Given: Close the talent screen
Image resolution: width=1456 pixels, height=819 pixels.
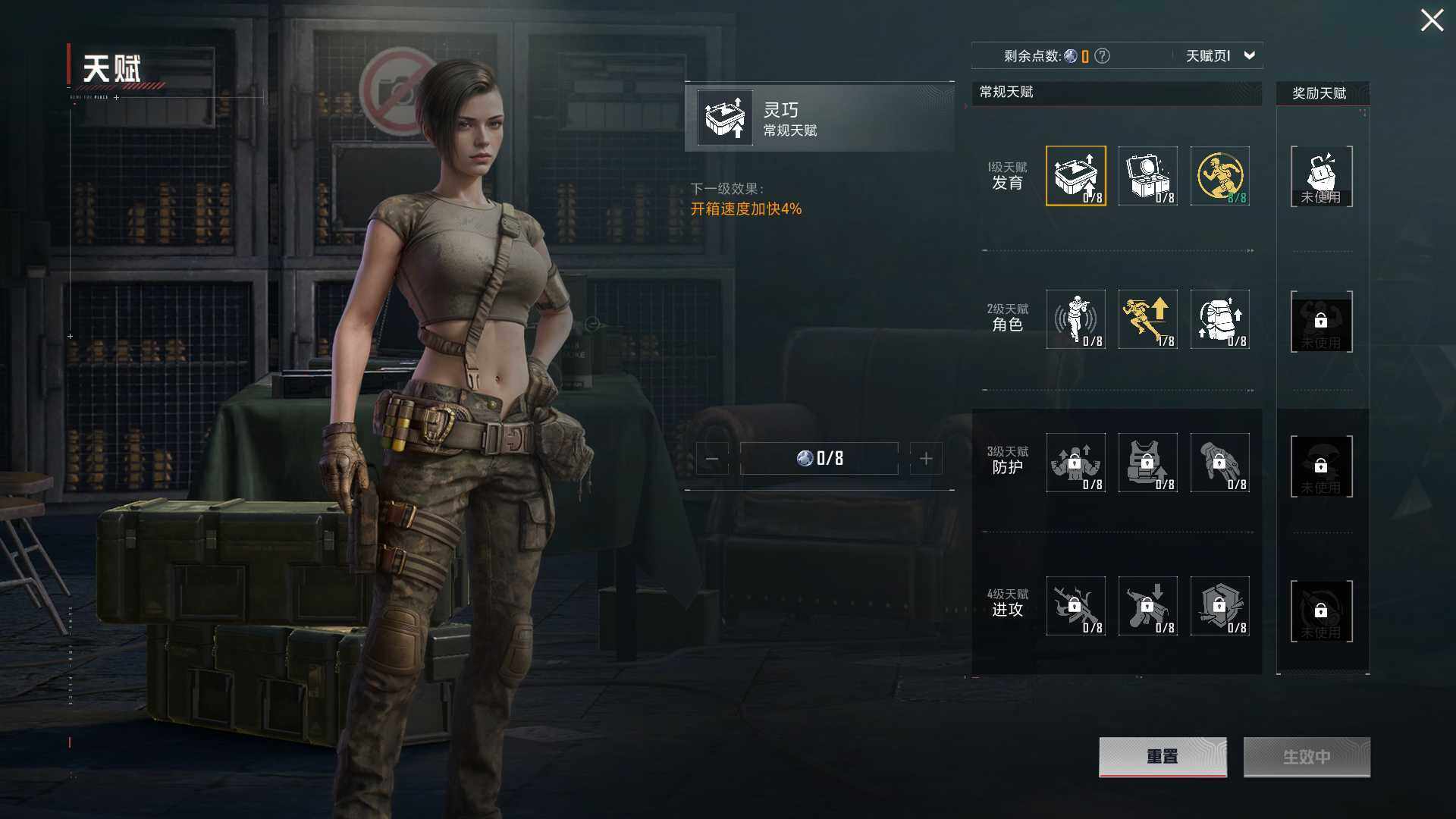Looking at the screenshot, I should pyautogui.click(x=1432, y=20).
